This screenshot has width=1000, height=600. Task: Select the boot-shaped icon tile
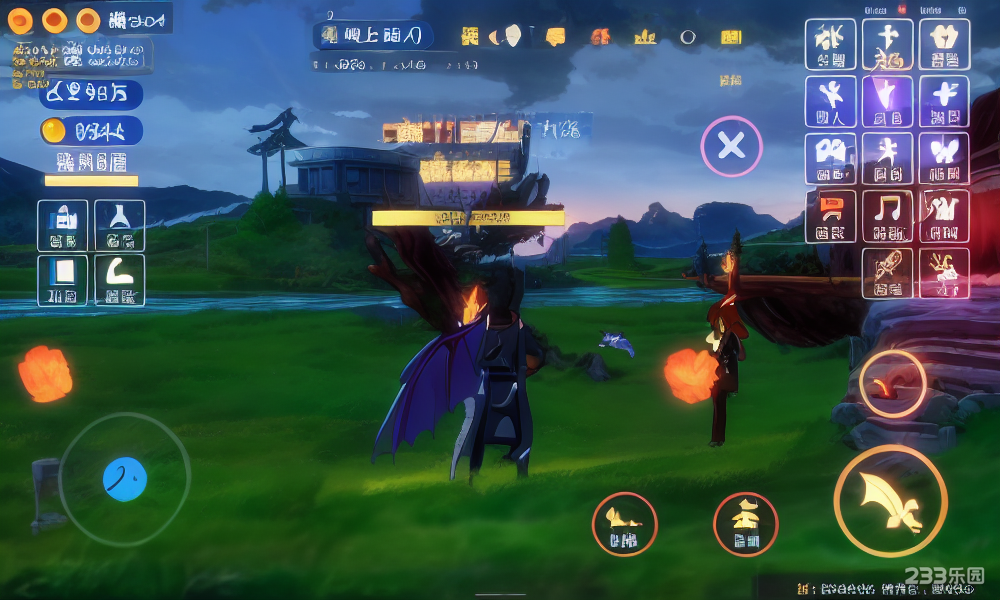coord(120,280)
